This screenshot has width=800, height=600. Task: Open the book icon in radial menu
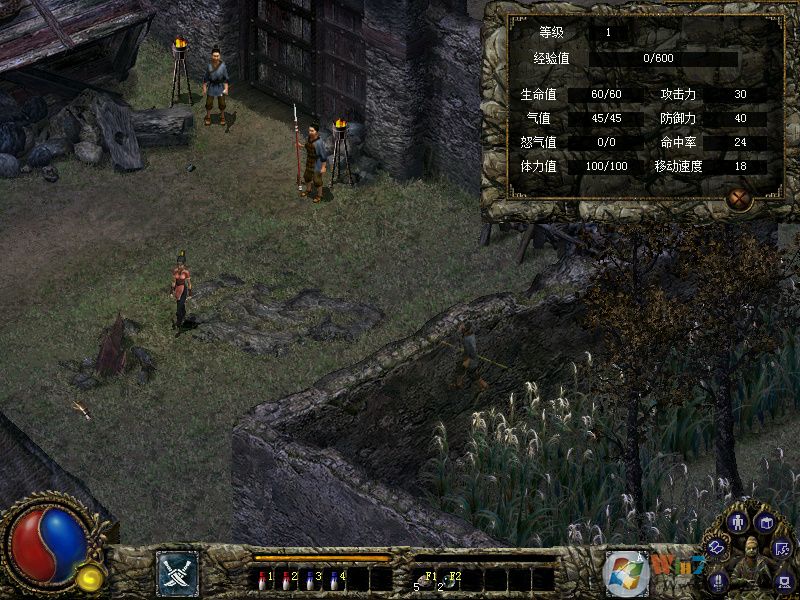tap(765, 522)
